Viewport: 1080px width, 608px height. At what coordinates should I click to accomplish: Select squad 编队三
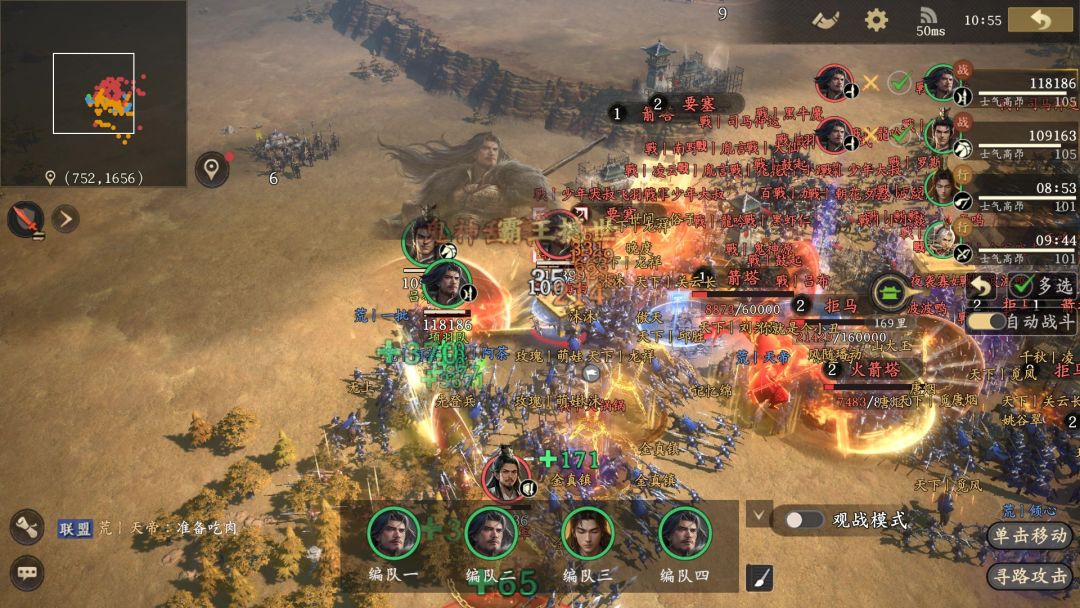point(588,534)
